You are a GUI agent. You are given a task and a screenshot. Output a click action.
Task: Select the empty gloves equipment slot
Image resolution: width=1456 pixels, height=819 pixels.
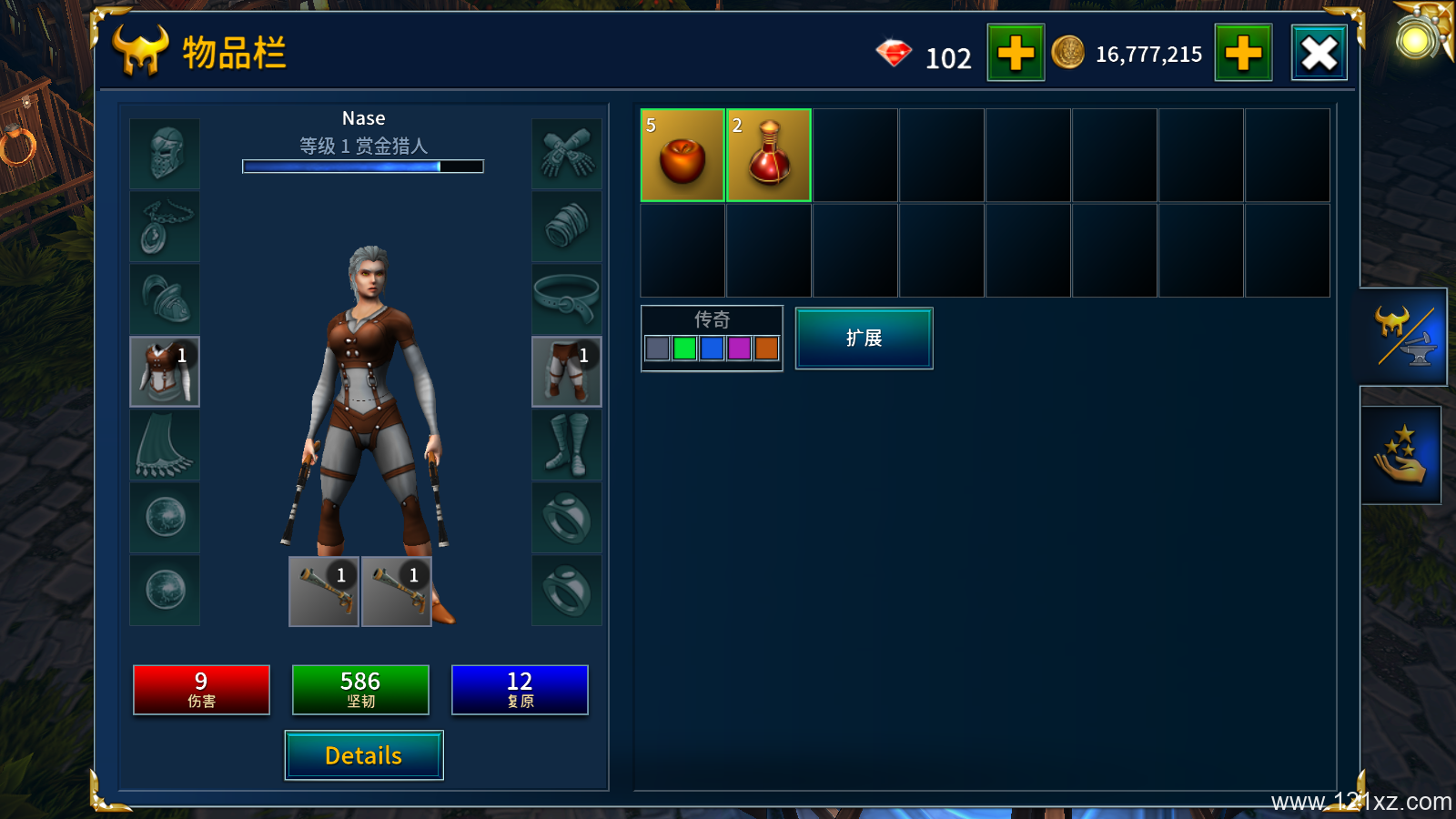coord(566,154)
